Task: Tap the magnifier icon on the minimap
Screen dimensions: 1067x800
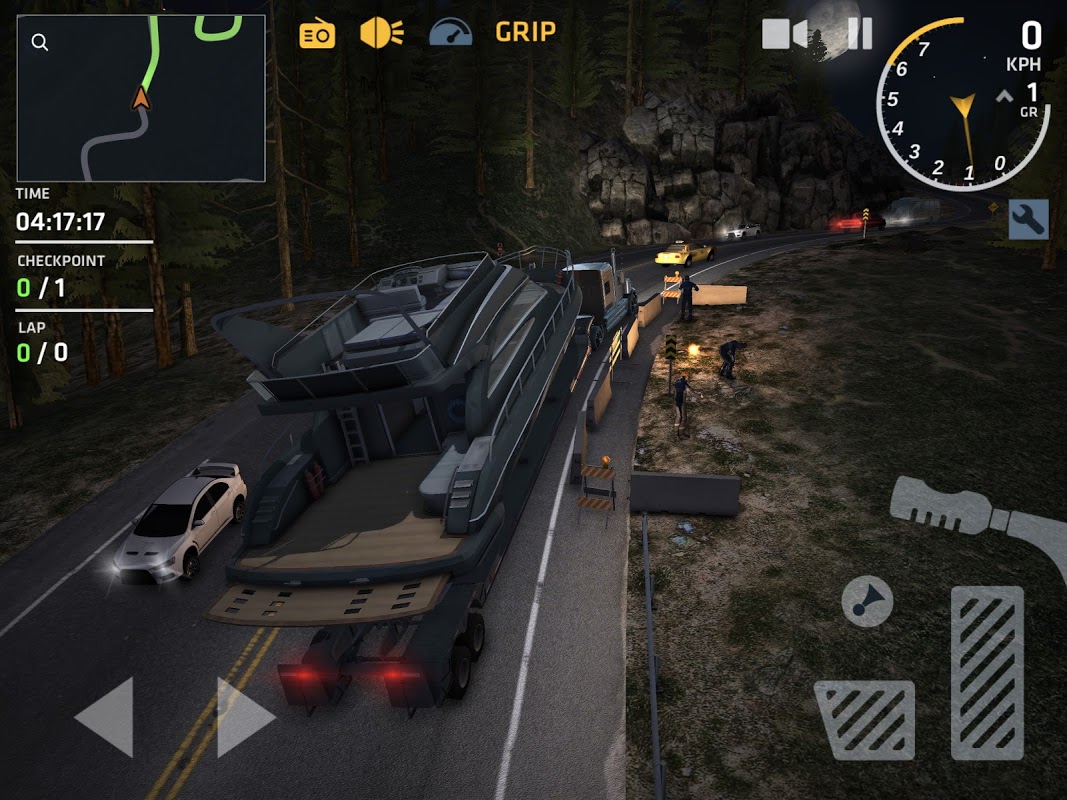Action: click(x=39, y=43)
